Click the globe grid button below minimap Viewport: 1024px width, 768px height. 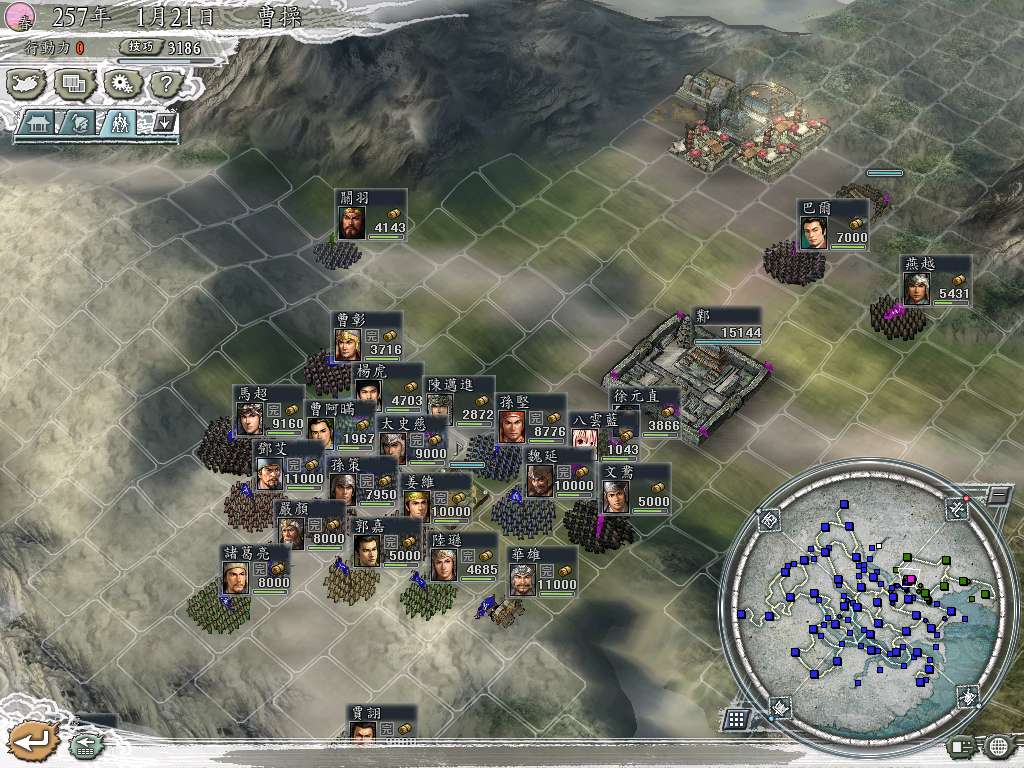[x=997, y=746]
